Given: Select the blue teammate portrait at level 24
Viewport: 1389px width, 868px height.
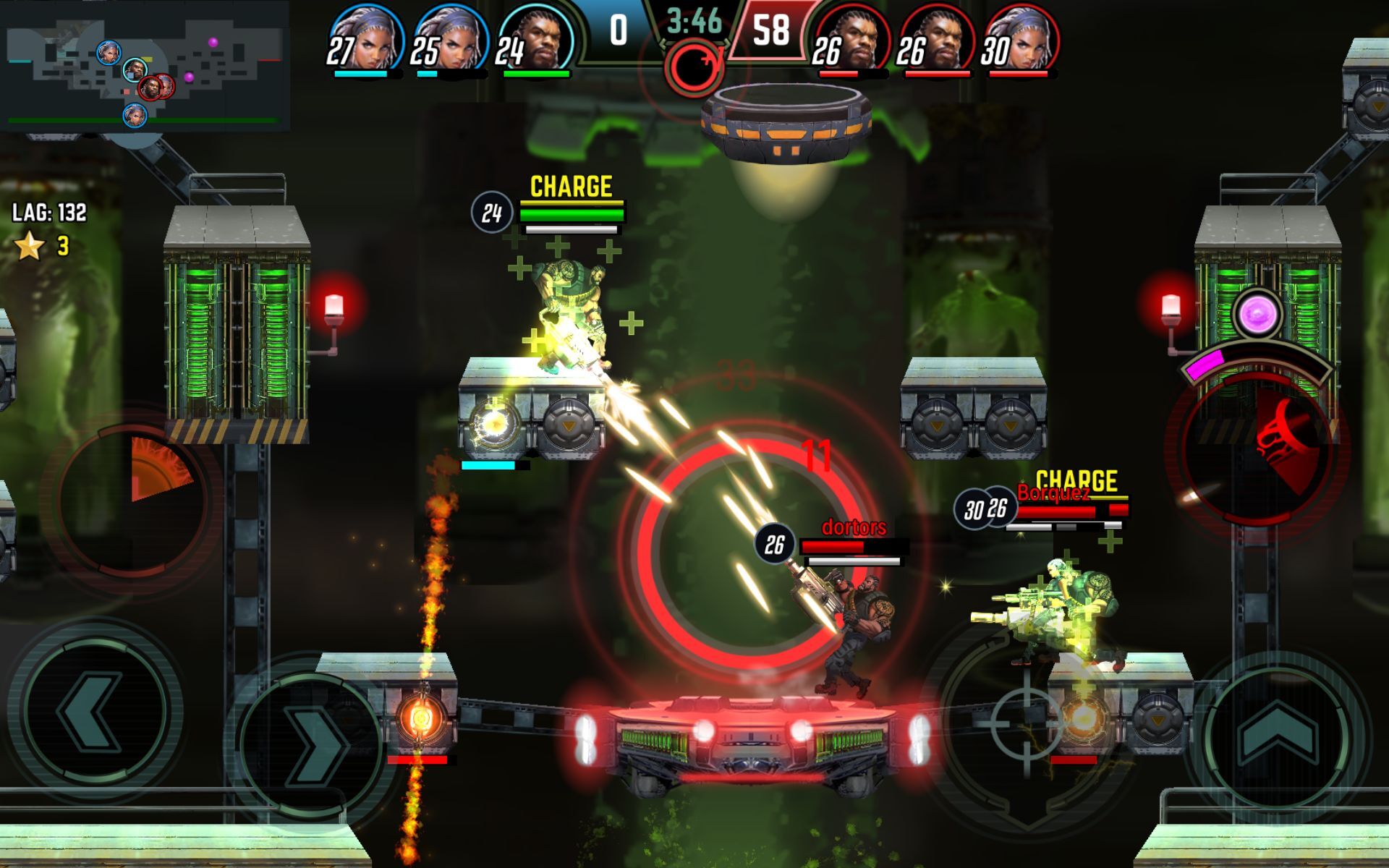Looking at the screenshot, I should tap(535, 41).
